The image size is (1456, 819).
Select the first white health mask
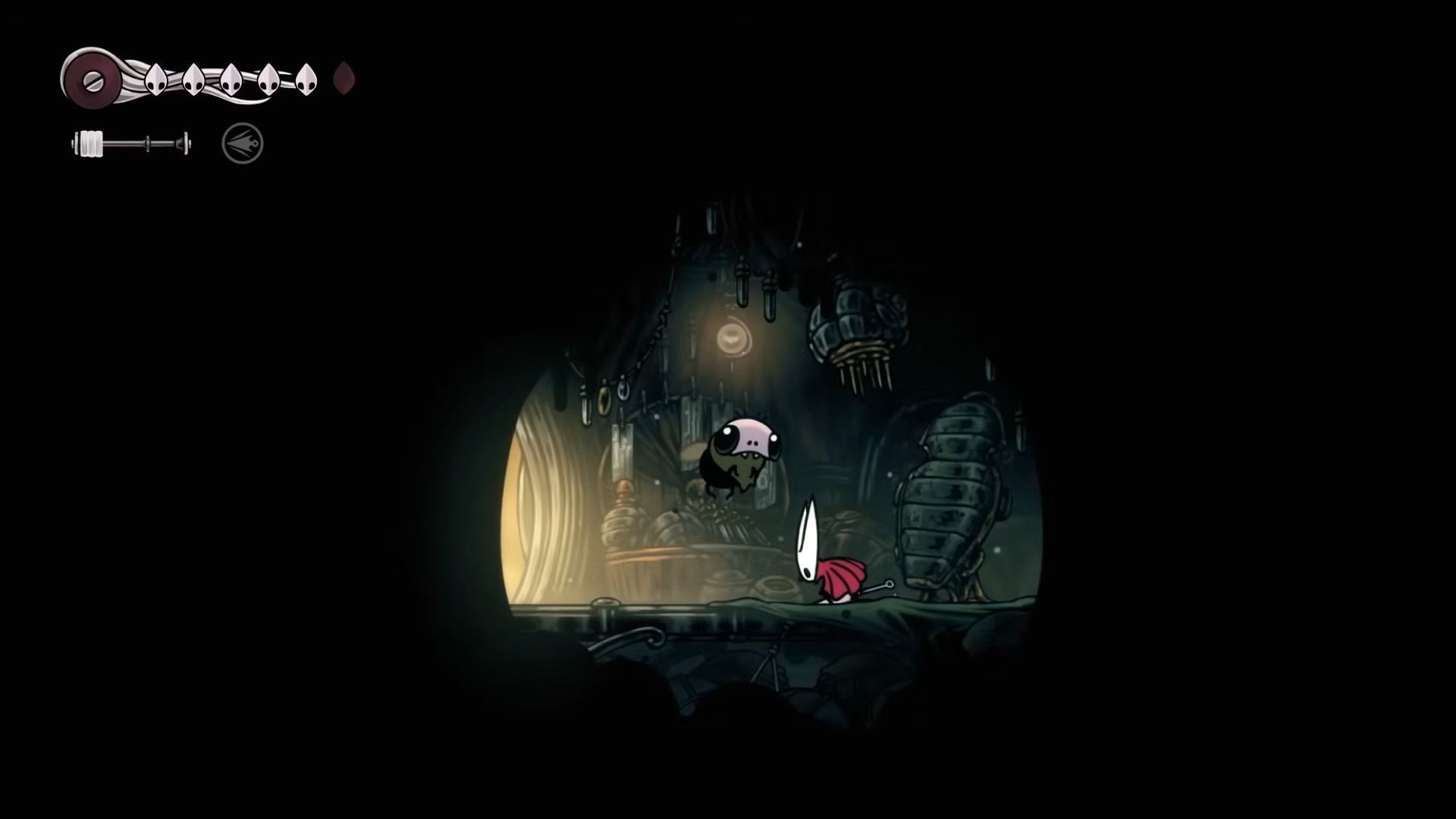click(155, 78)
